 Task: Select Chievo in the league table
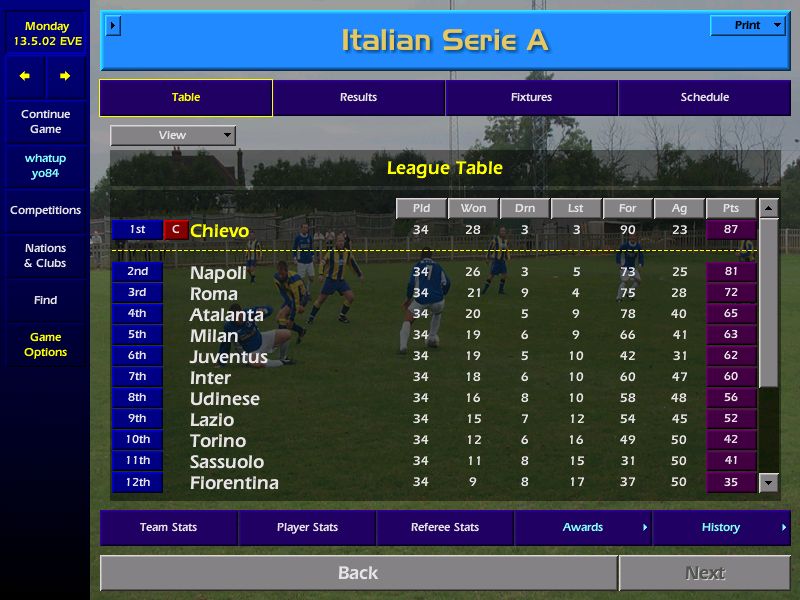coord(219,231)
